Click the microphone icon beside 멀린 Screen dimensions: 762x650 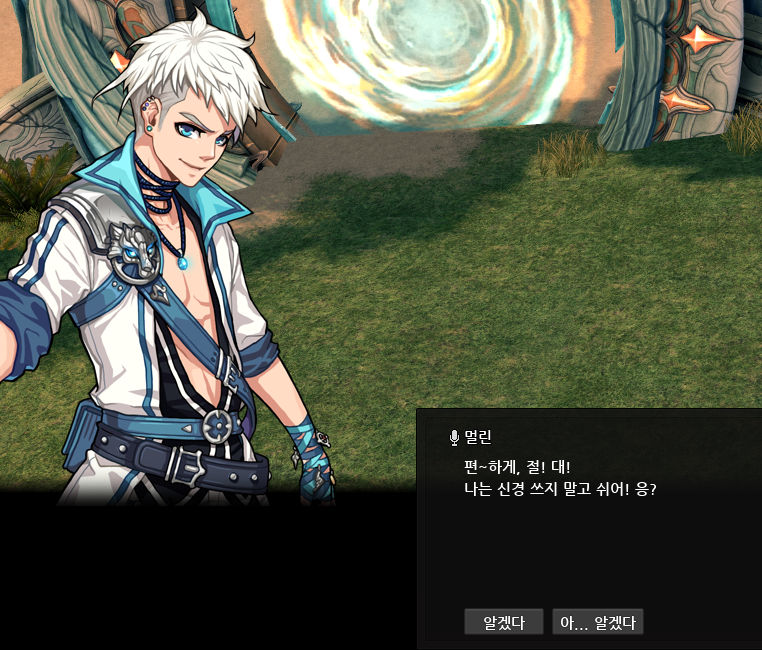[455, 437]
